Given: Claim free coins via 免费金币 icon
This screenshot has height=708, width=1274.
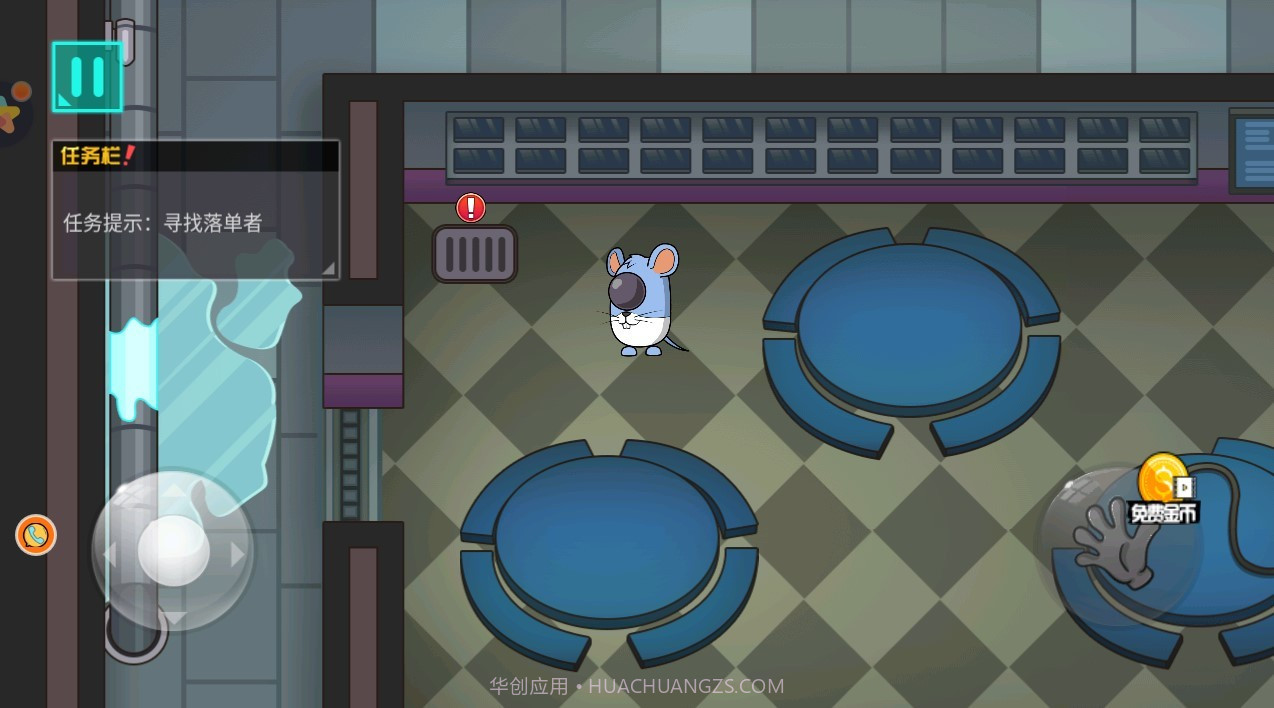Looking at the screenshot, I should 1163,490.
